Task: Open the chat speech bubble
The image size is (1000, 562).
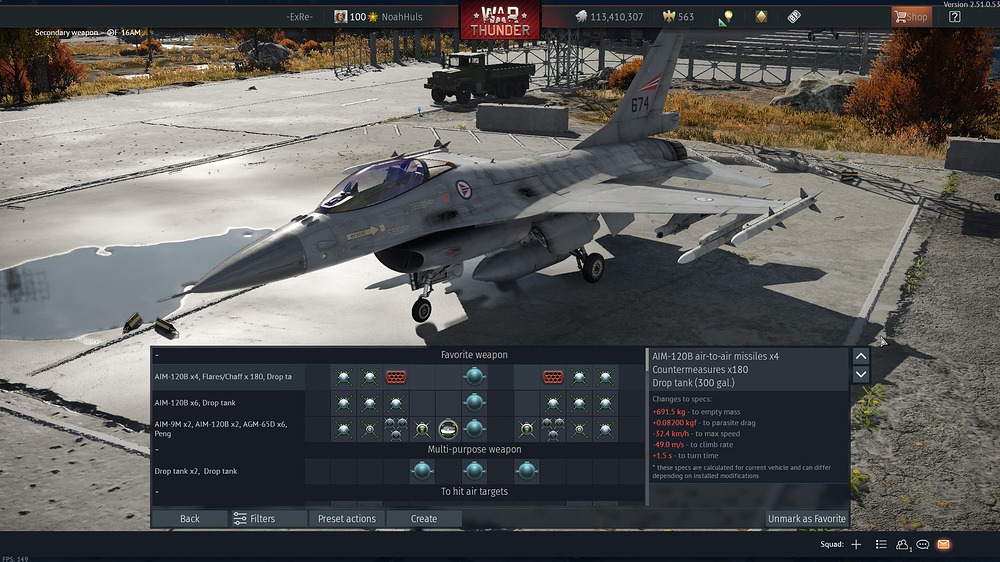Action: point(923,545)
